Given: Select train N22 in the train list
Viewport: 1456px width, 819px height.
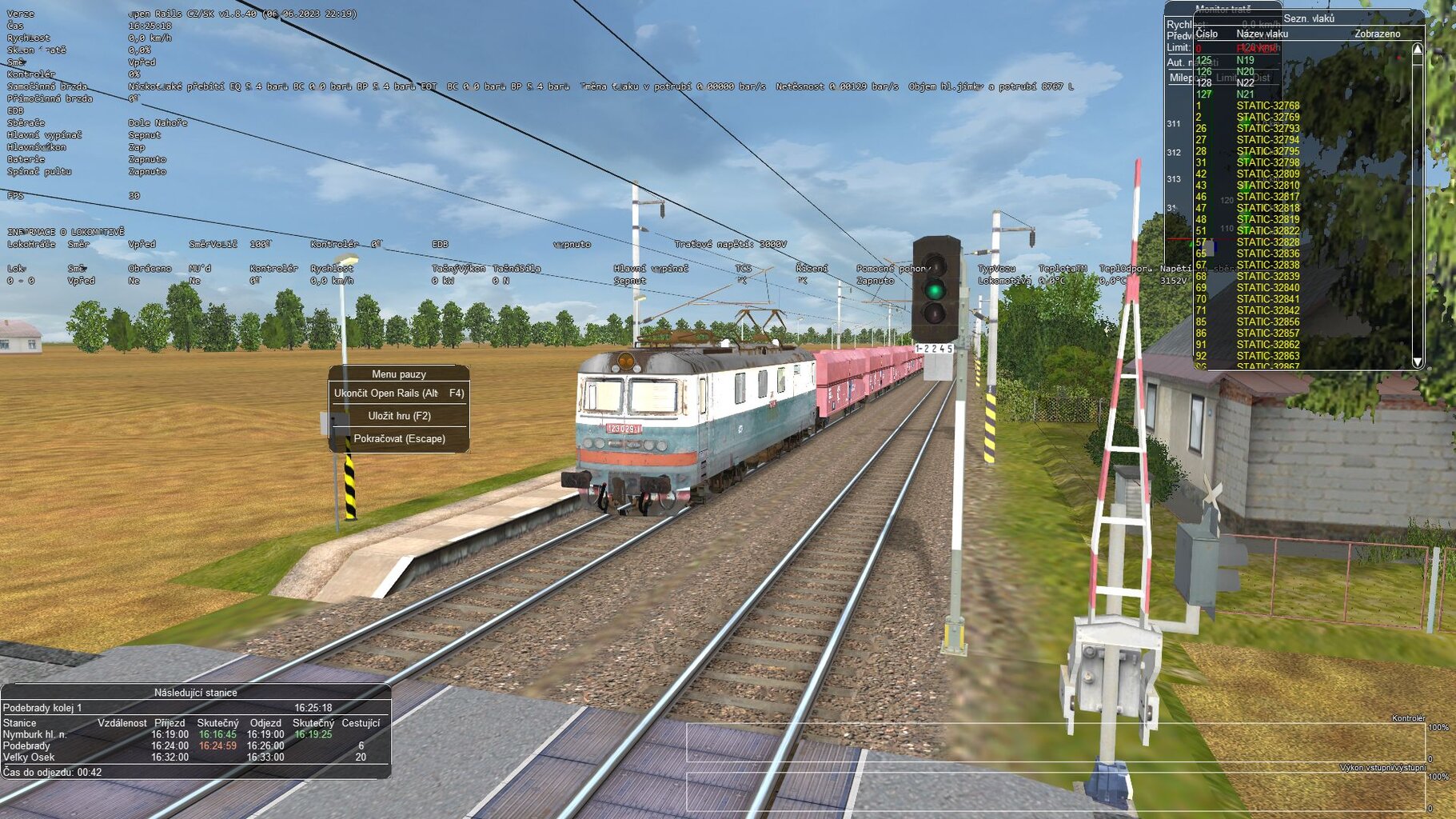Looking at the screenshot, I should 1243,82.
